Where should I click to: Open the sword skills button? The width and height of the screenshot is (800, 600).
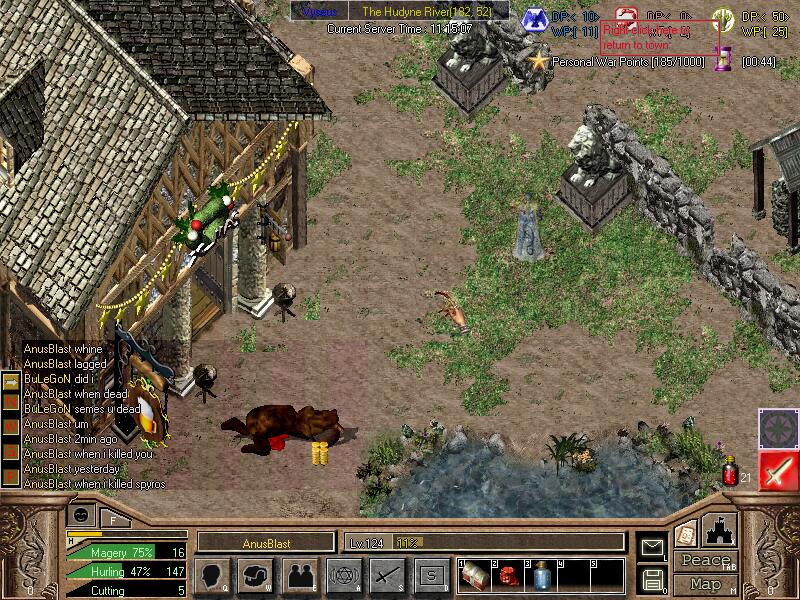tap(387, 575)
